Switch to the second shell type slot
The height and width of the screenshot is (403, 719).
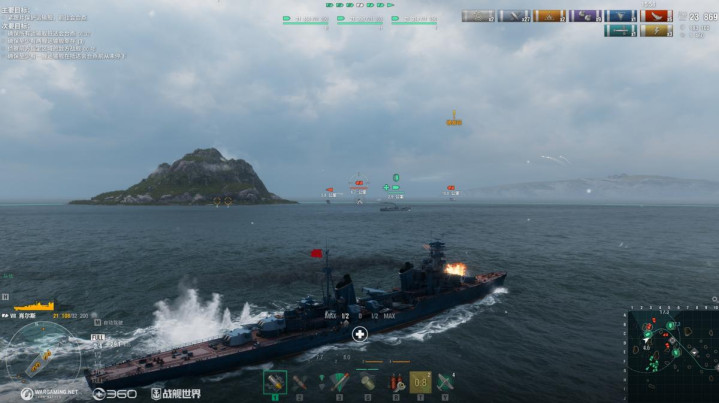pyautogui.click(x=300, y=381)
